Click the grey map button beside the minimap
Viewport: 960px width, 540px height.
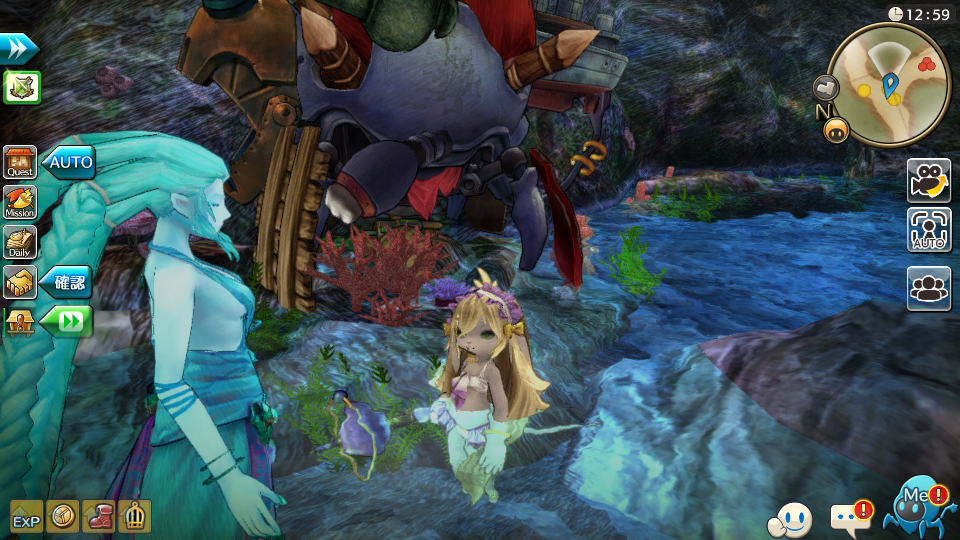826,88
